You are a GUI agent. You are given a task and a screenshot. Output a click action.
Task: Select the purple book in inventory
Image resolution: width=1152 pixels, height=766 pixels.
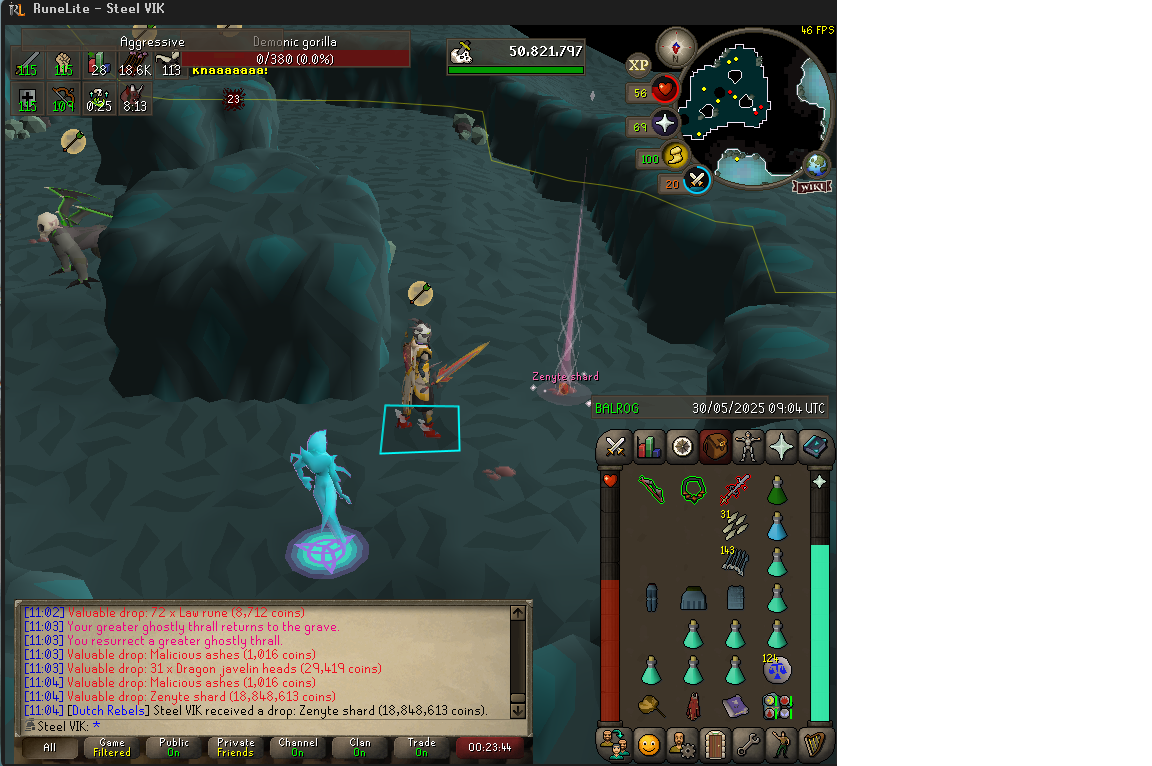tap(734, 706)
